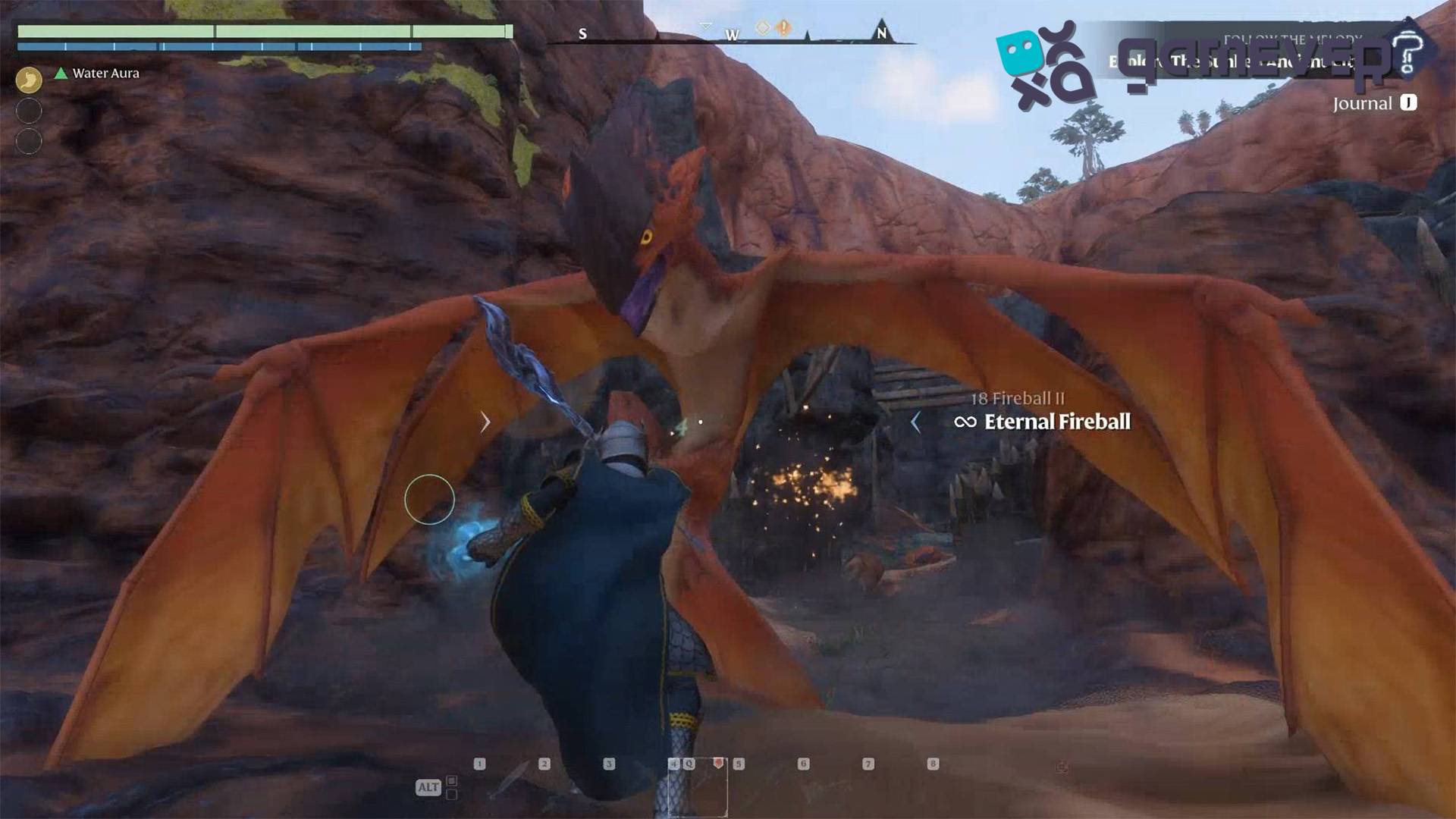
Task: Click the right arrow to cycle spells
Action: pos(485,421)
